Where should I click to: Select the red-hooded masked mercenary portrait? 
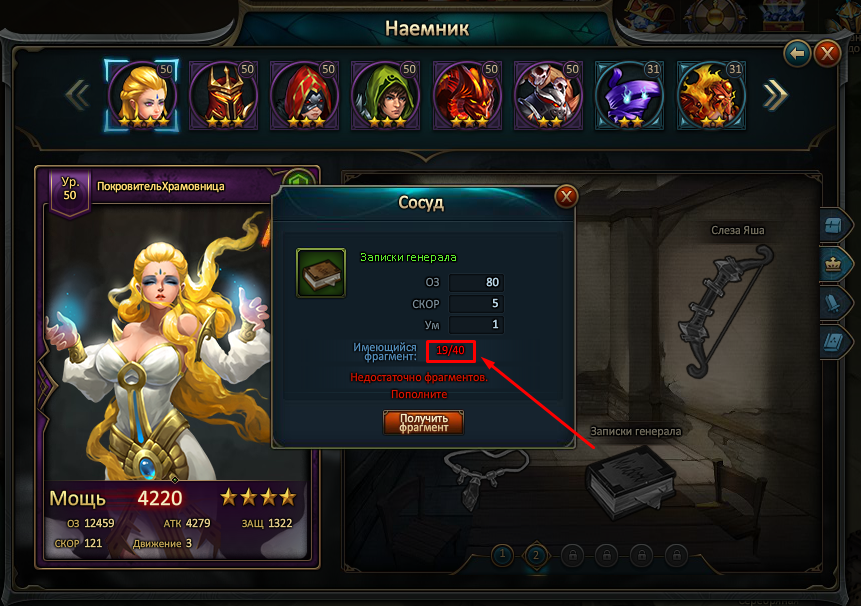[304, 93]
